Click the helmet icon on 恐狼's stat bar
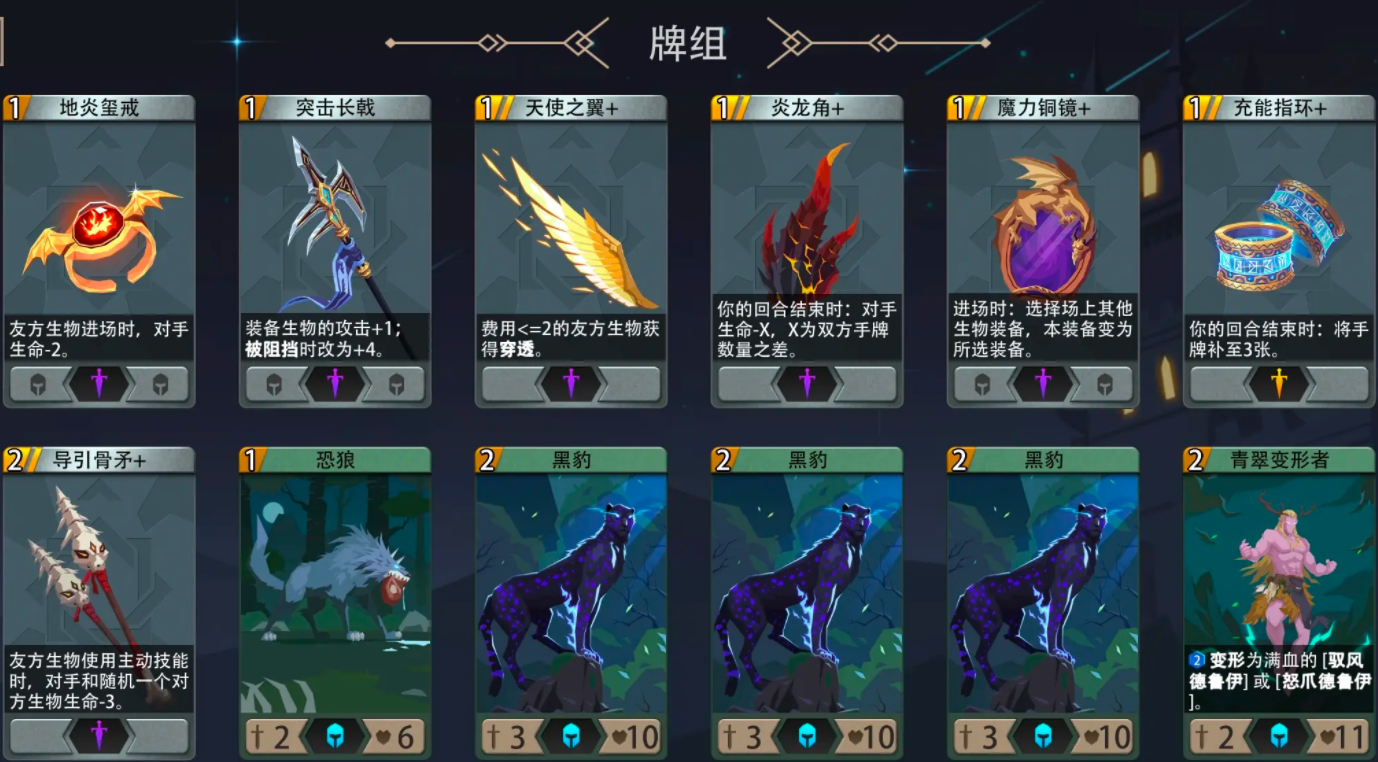 pos(335,736)
